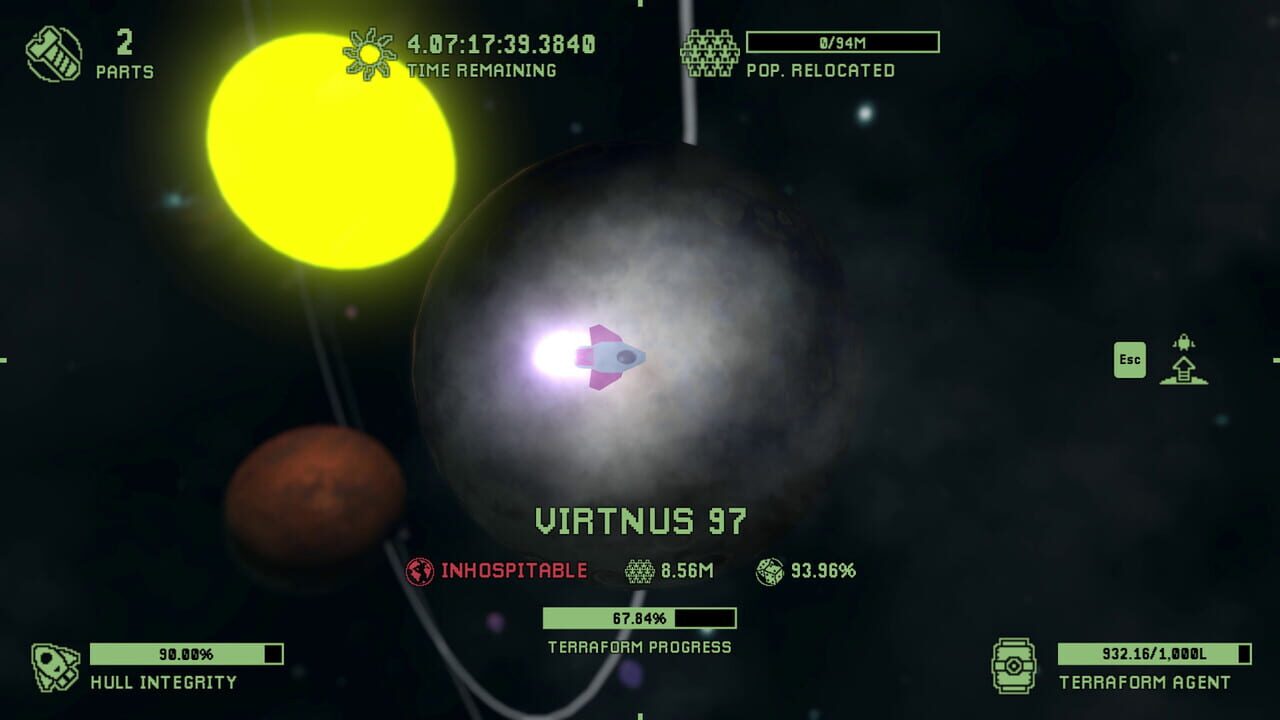
Task: Click the sun icon beside Time Remaining
Action: [x=368, y=50]
